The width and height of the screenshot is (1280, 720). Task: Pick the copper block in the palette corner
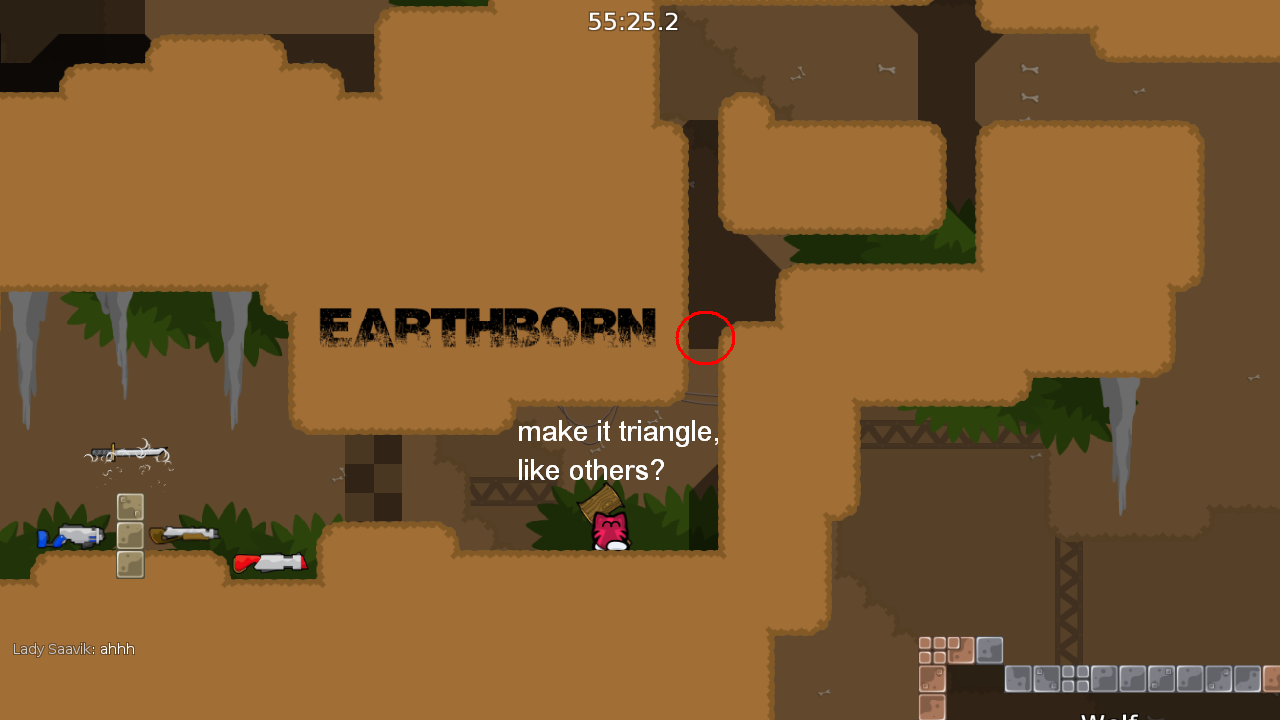[x=961, y=650]
